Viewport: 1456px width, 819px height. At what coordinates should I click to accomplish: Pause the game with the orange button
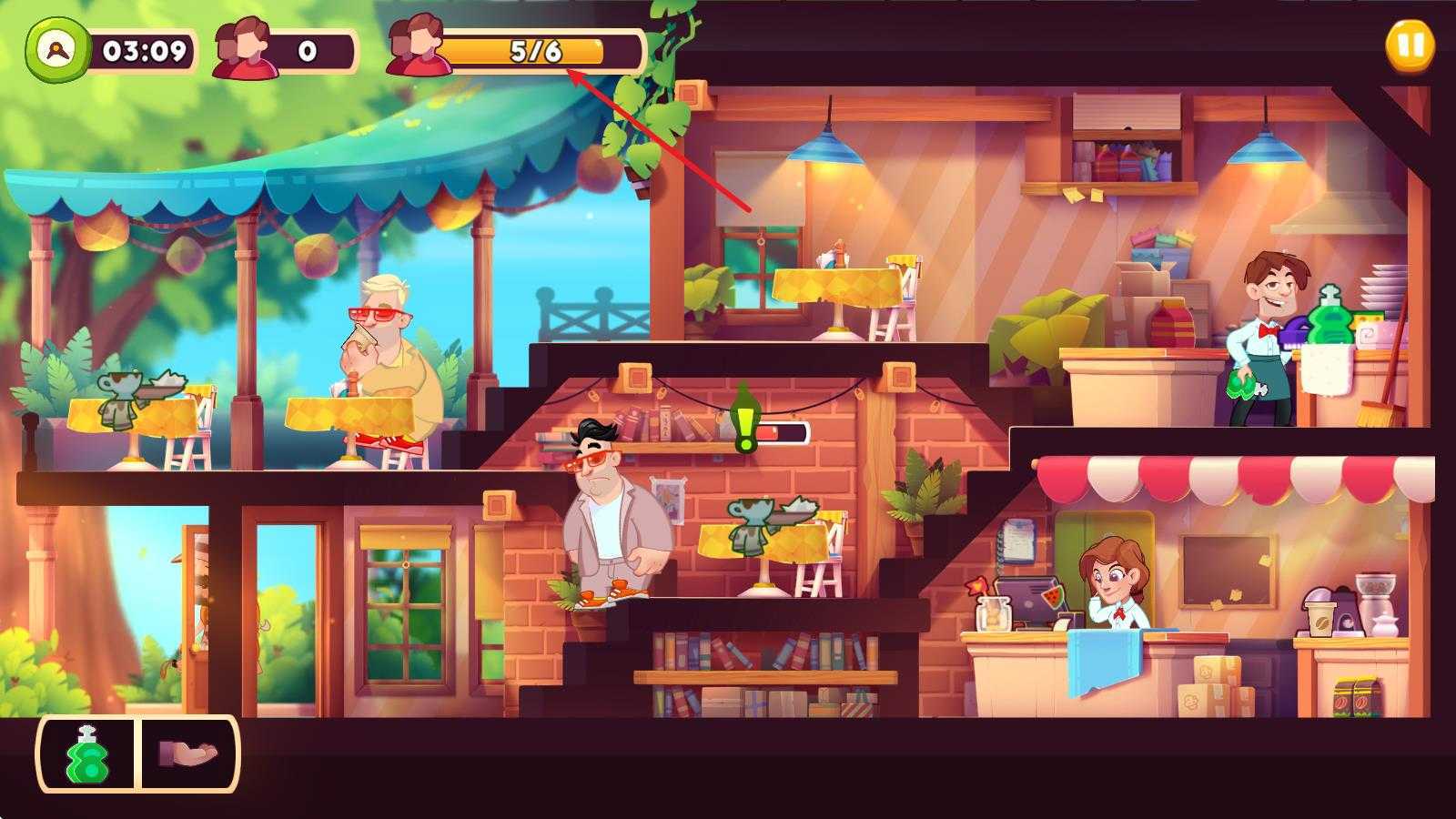(x=1410, y=45)
